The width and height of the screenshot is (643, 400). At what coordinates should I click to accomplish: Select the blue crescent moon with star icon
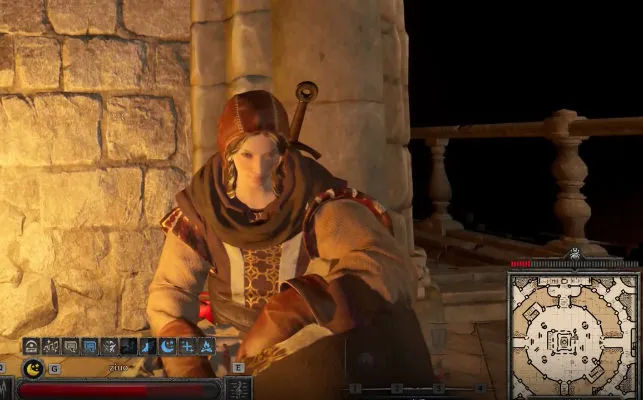point(167,346)
